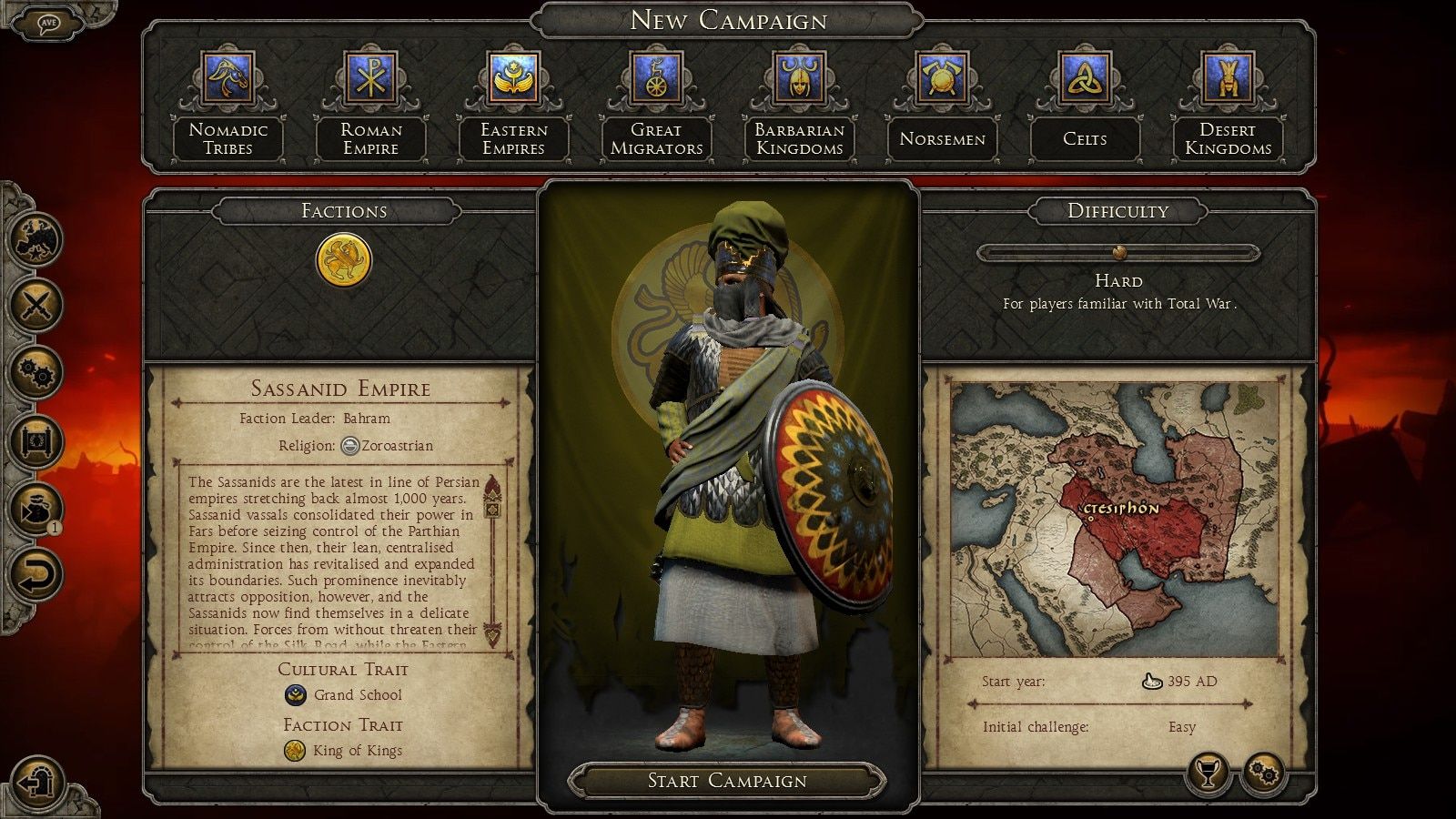Choose the Norsemen culture group

pos(942,77)
